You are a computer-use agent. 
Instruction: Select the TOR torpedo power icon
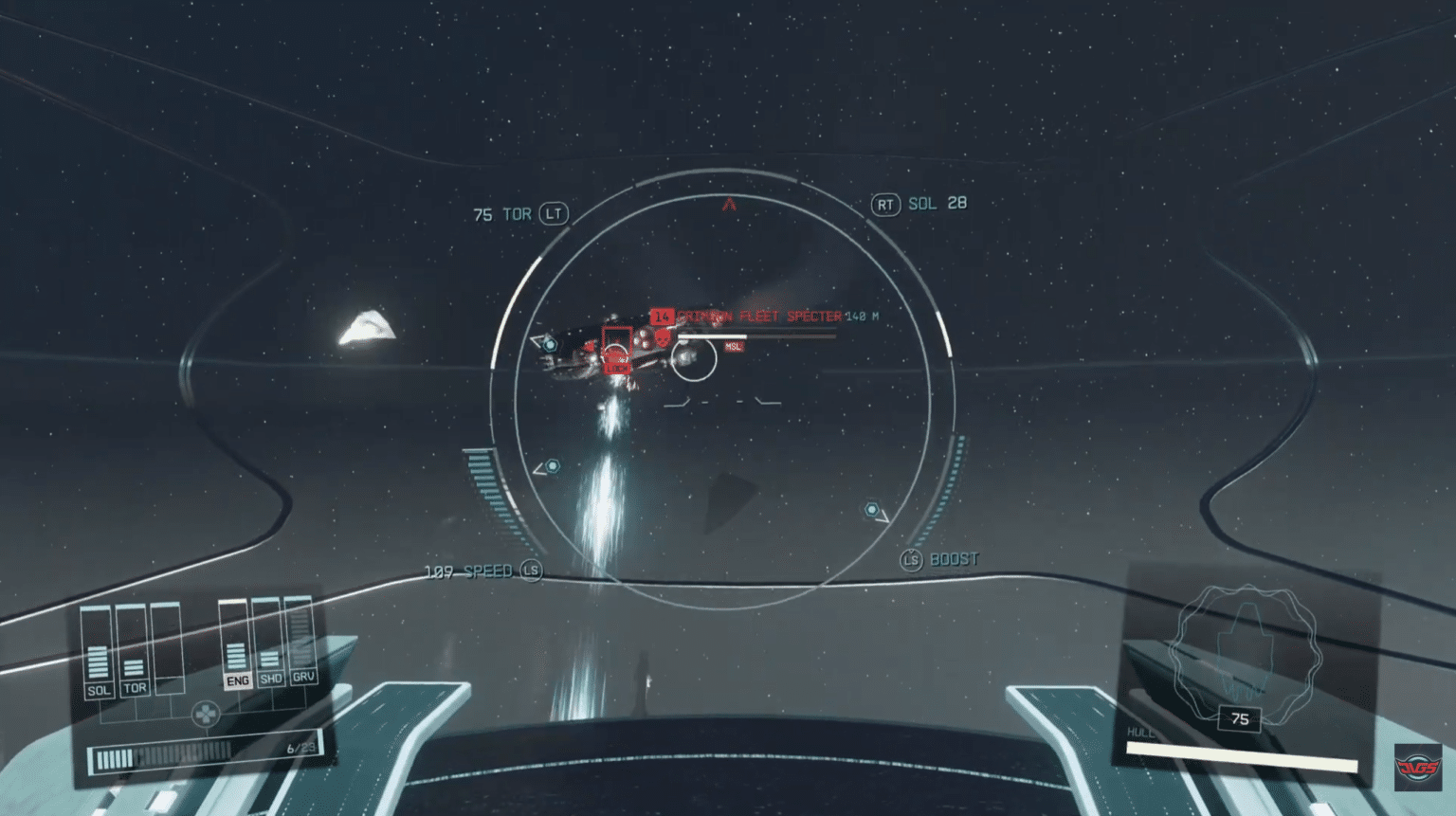click(x=136, y=689)
